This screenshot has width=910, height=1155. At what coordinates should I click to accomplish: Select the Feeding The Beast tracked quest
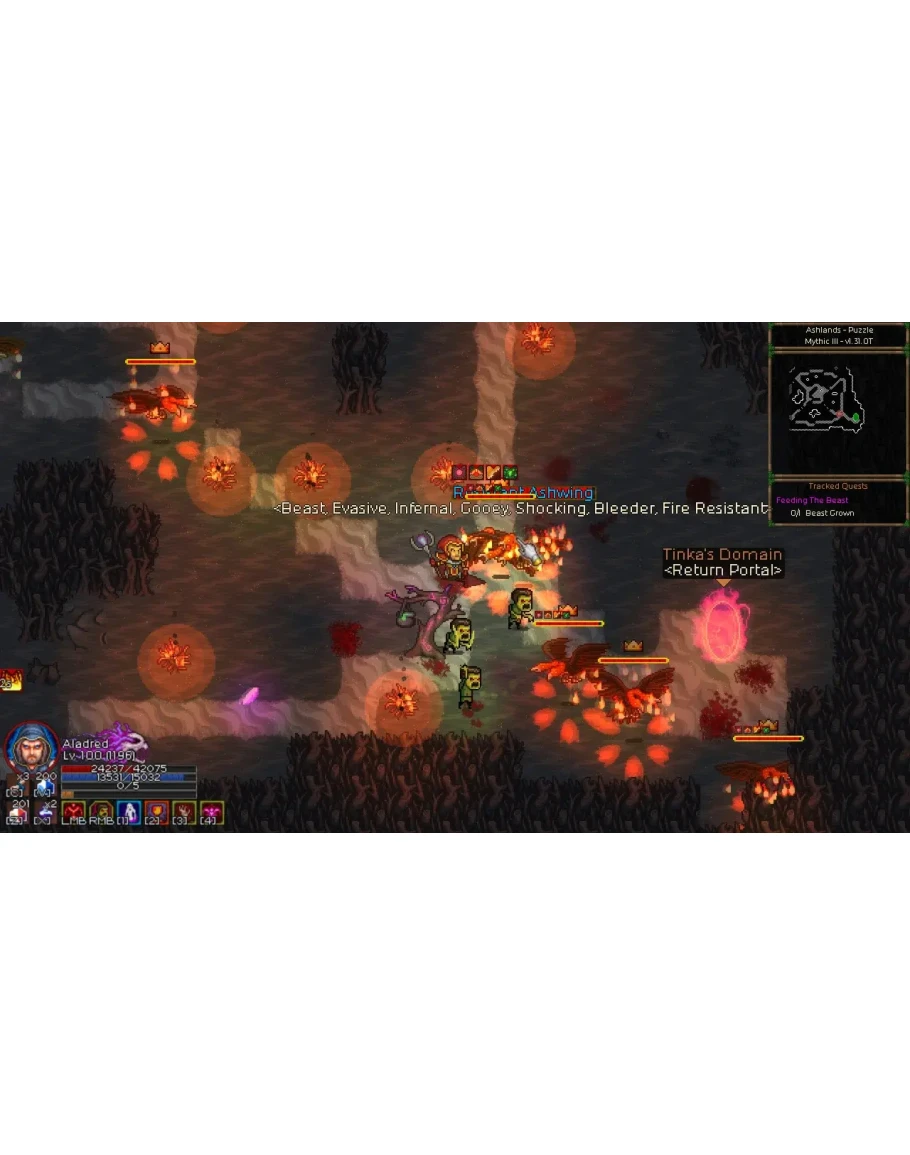812,500
